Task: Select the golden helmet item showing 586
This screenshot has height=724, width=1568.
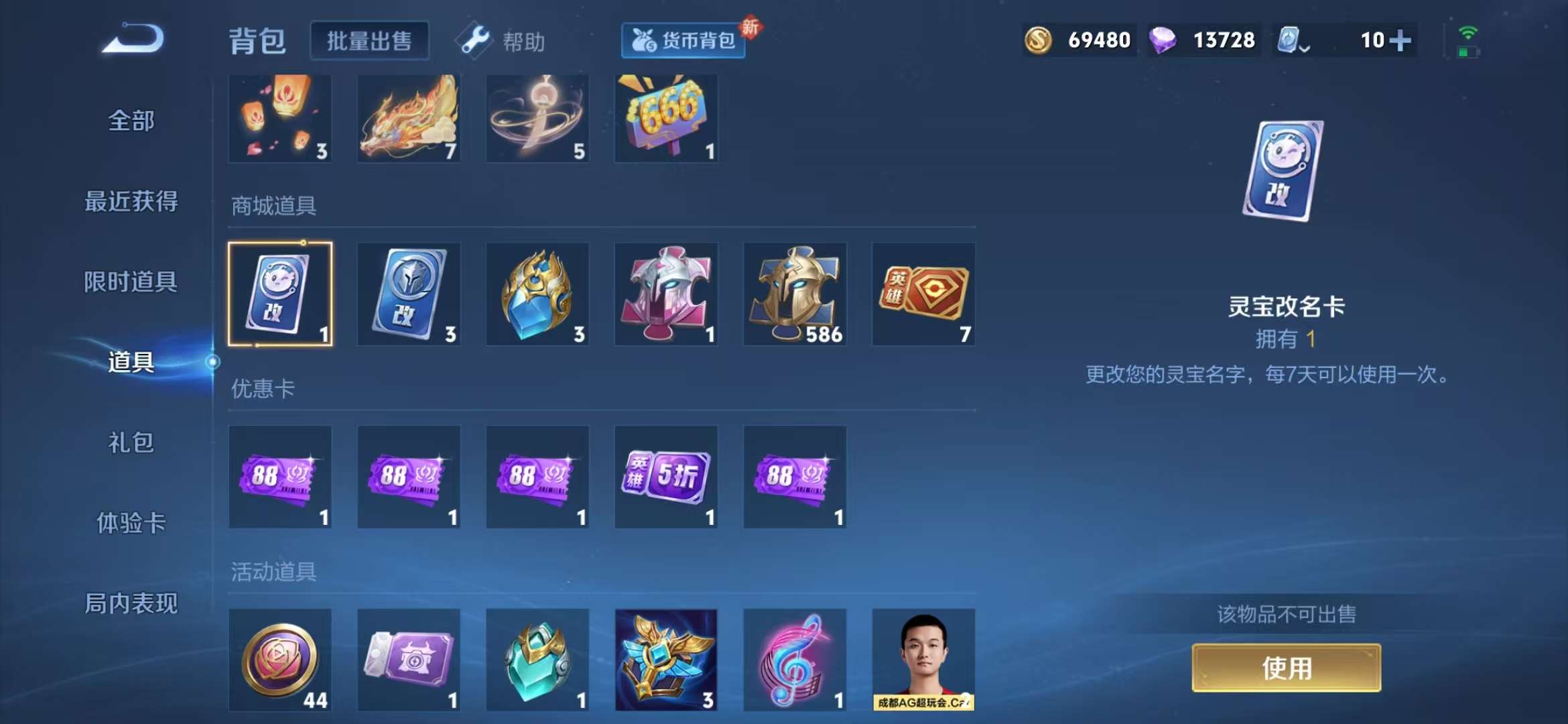Action: [x=795, y=294]
